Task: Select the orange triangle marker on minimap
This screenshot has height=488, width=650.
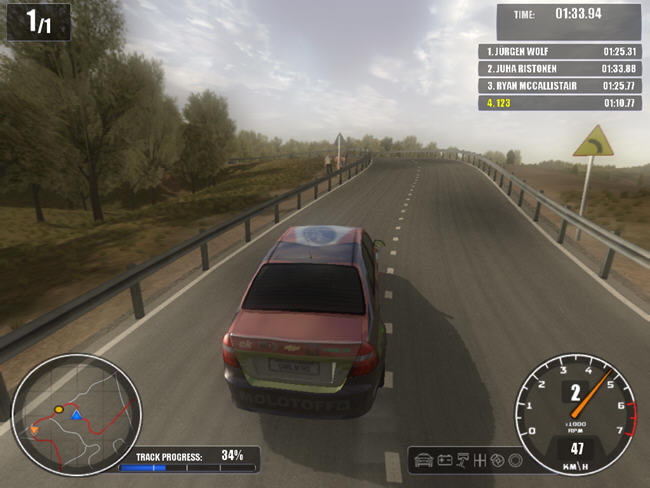Action: click(x=35, y=430)
